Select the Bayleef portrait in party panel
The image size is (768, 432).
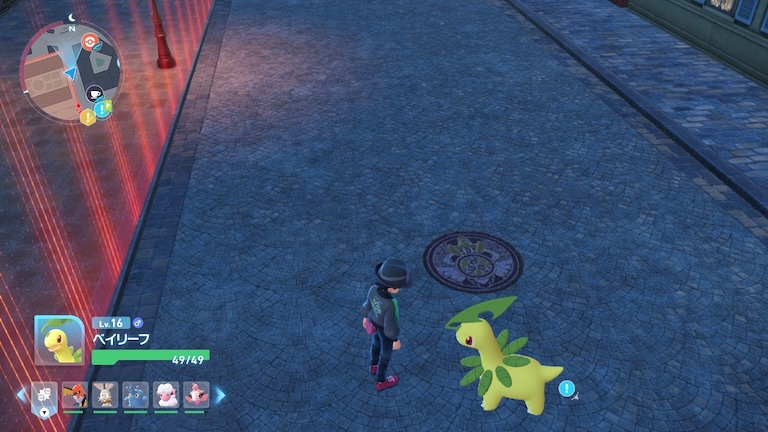pos(59,340)
